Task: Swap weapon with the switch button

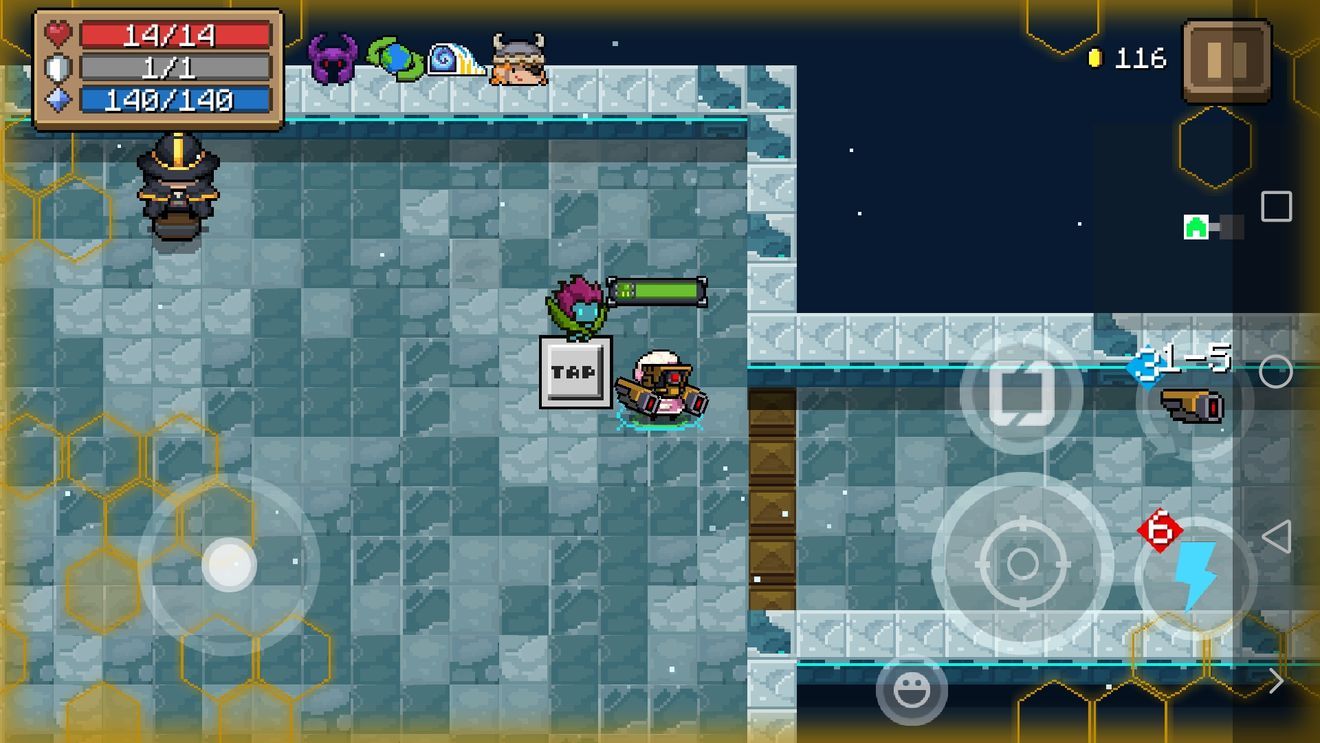Action: [x=1020, y=392]
